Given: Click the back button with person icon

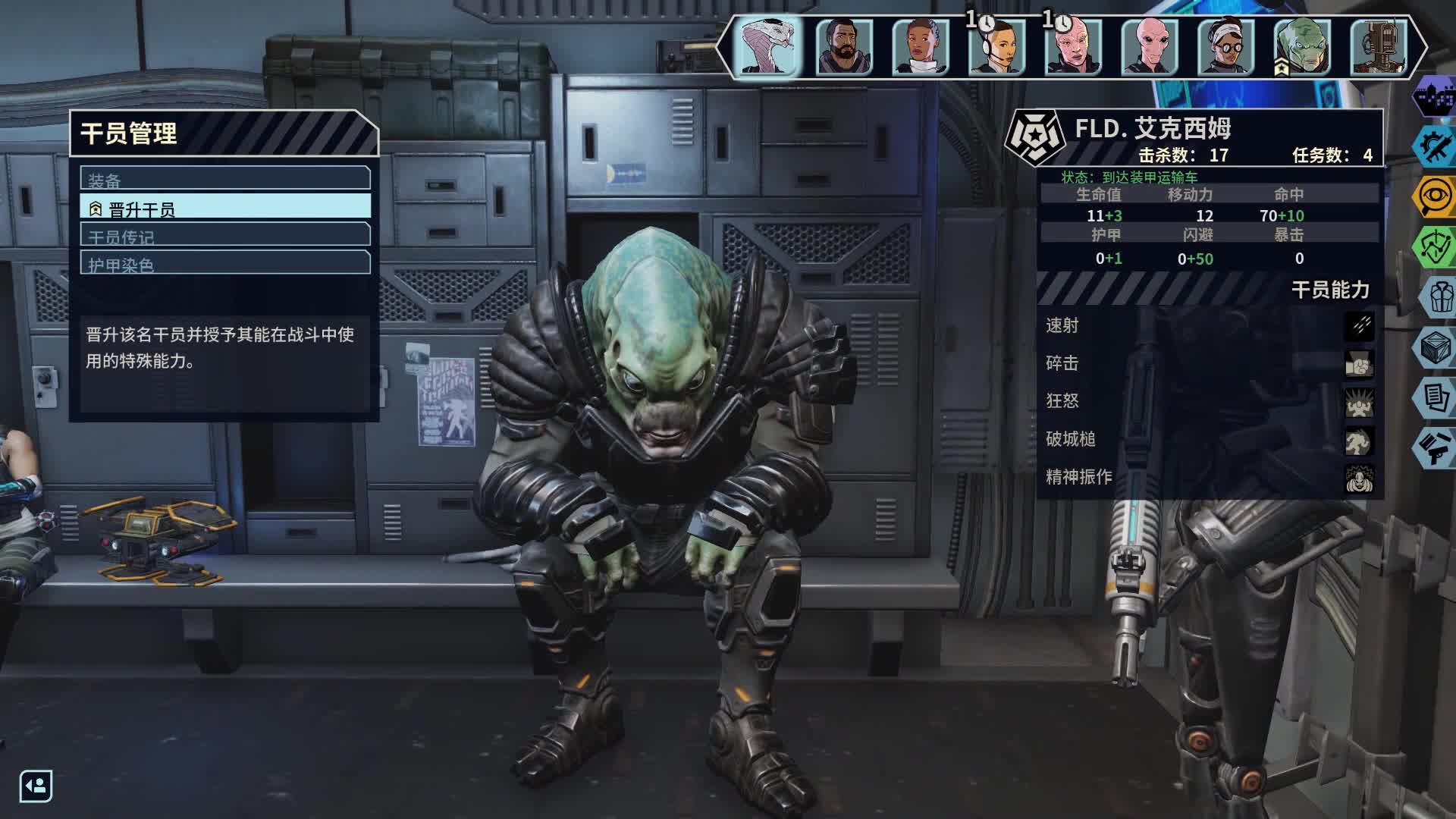Looking at the screenshot, I should pyautogui.click(x=36, y=786).
